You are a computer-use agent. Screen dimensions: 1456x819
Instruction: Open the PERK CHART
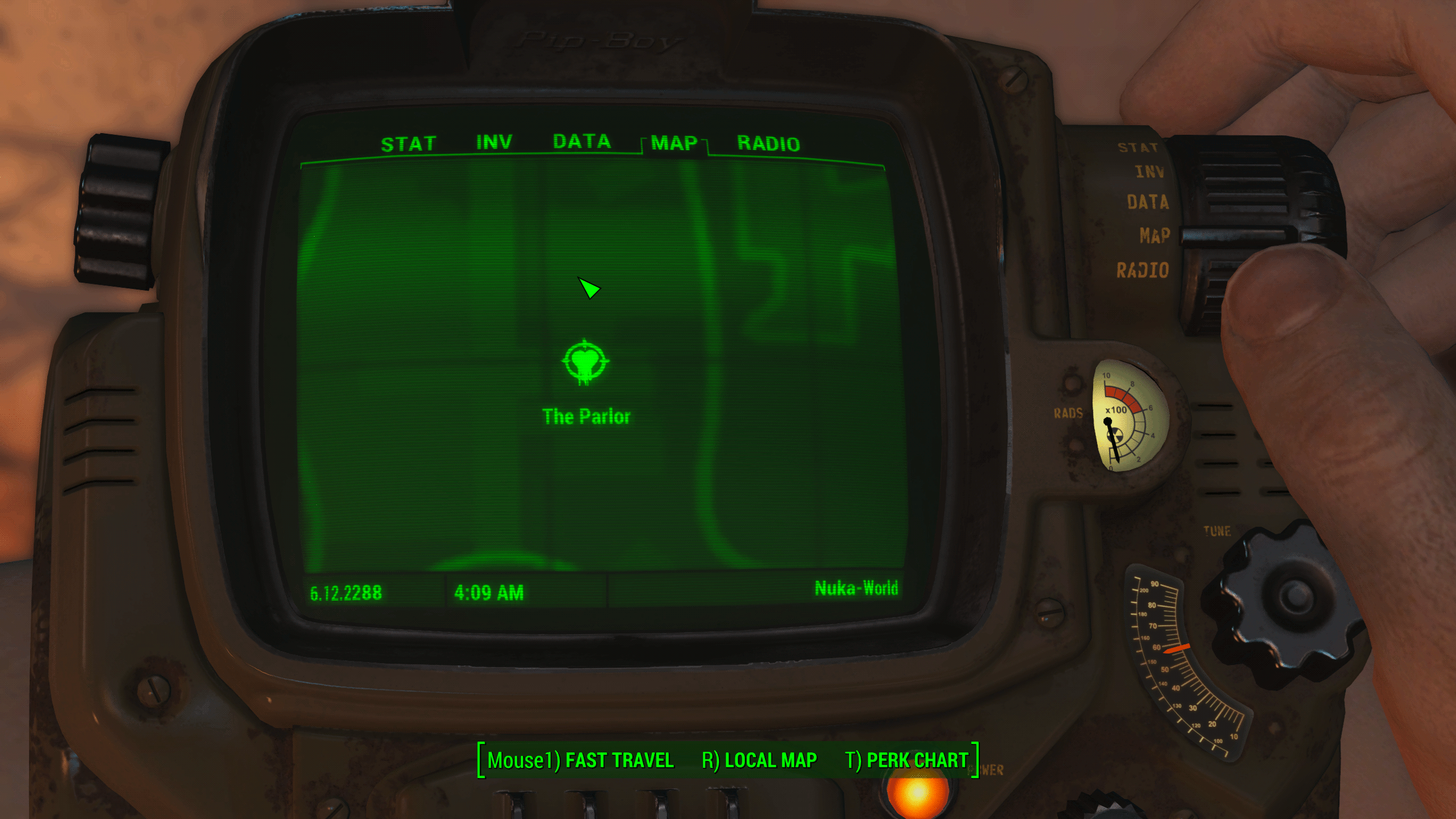point(906,760)
